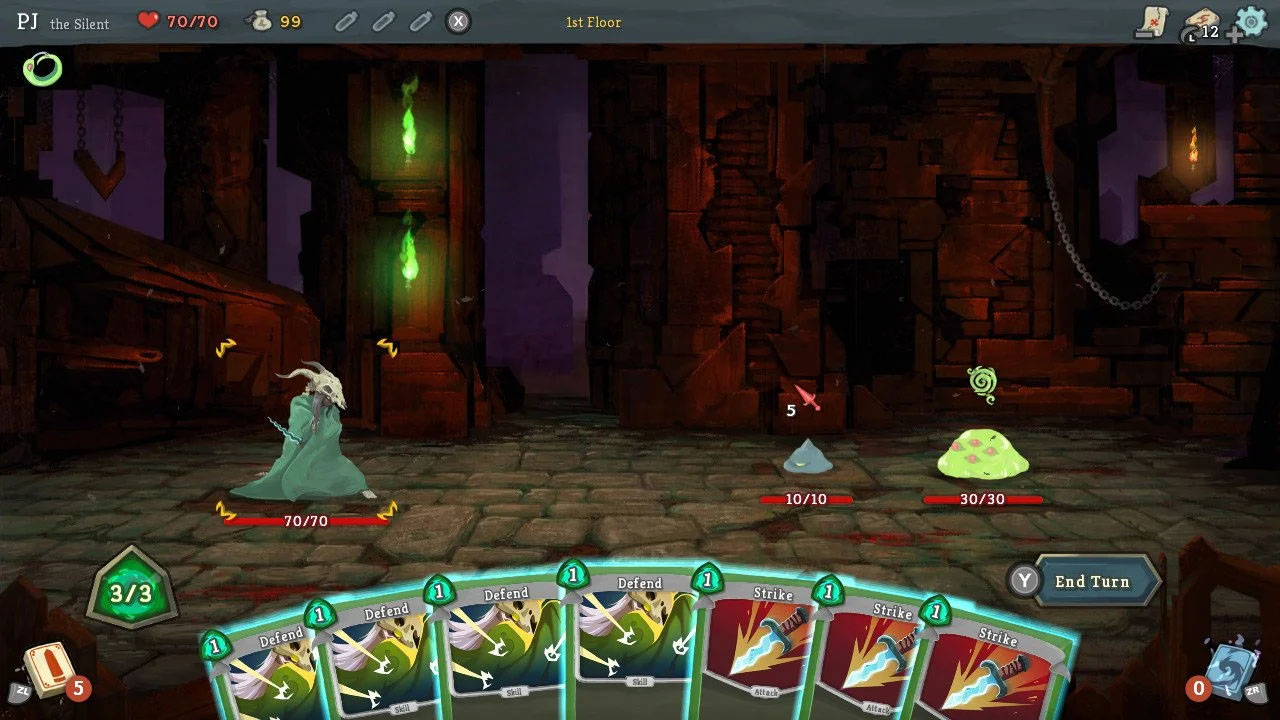Viewport: 1280px width, 720px height.
Task: Open the draw pile
Action: (x=46, y=668)
